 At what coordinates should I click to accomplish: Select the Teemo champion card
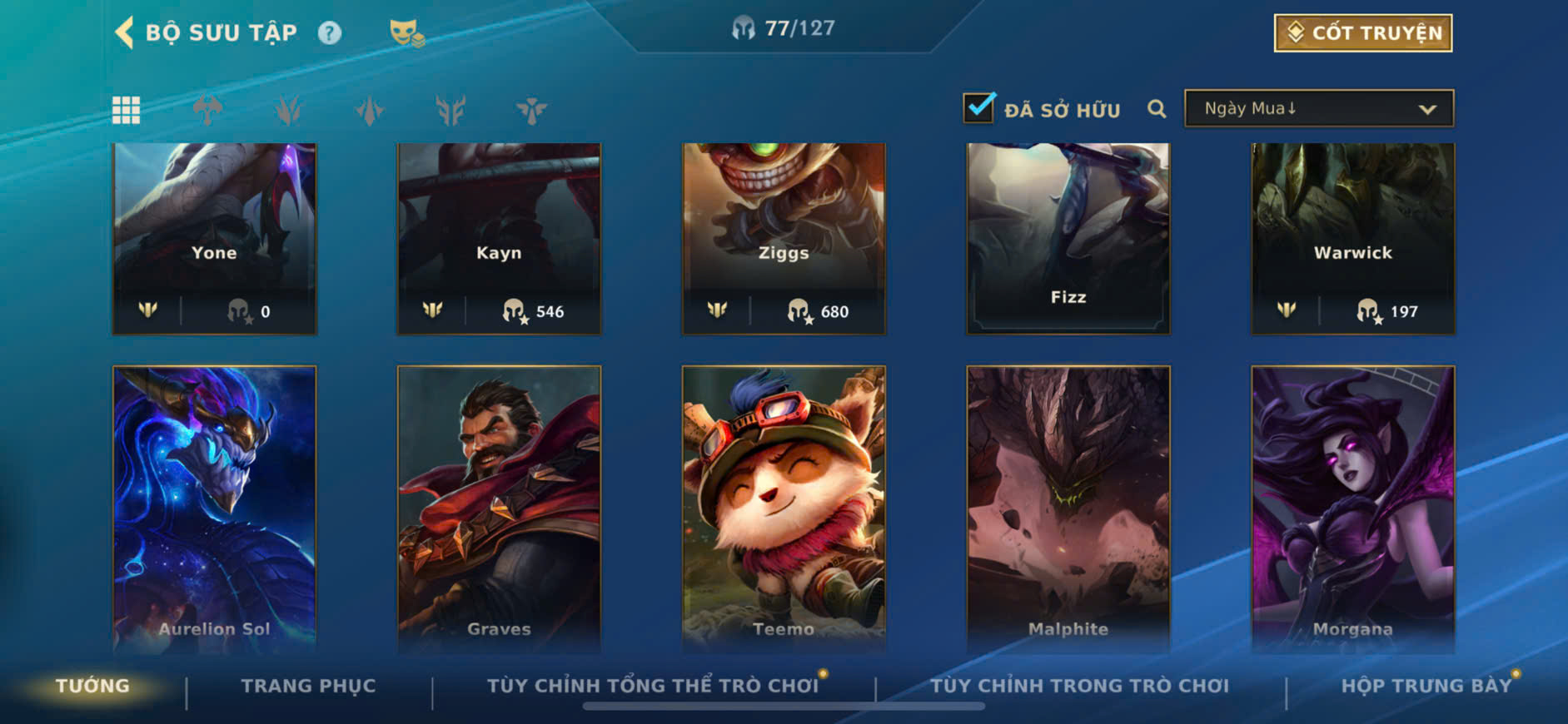tap(784, 508)
